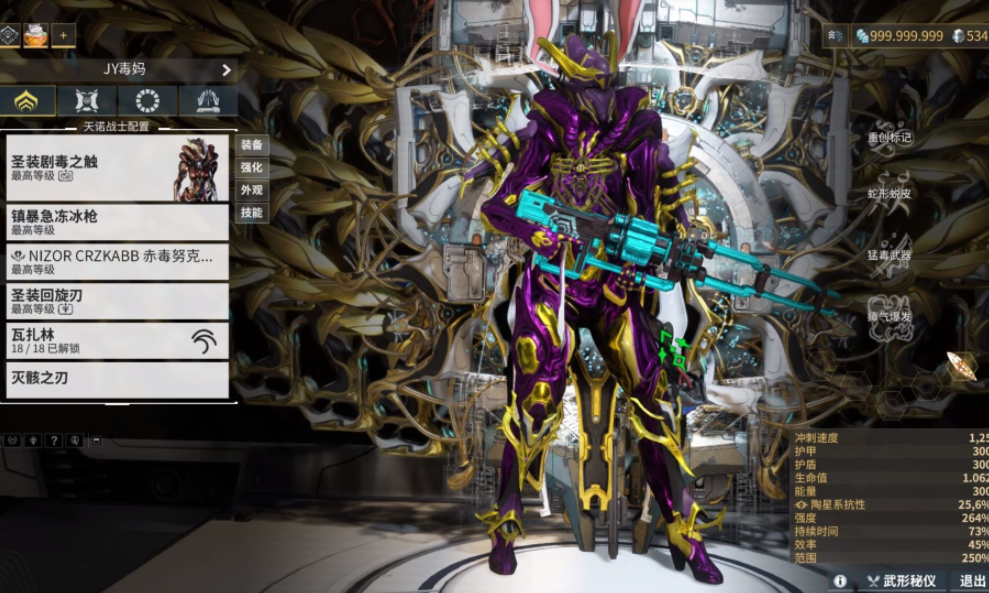Open the info icon button

pyautogui.click(x=840, y=581)
